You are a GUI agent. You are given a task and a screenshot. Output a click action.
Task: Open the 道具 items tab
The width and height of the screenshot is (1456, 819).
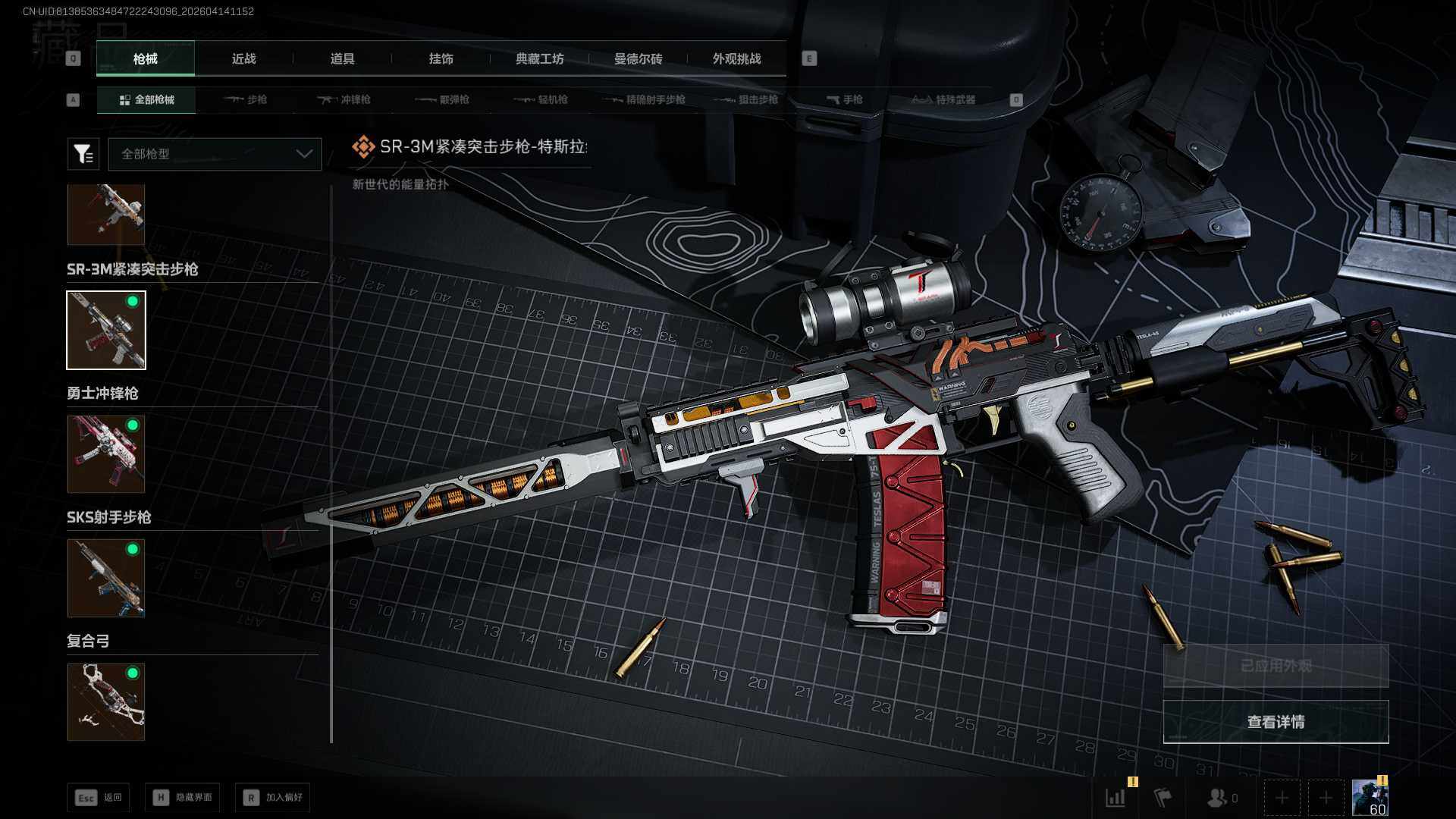tap(342, 59)
